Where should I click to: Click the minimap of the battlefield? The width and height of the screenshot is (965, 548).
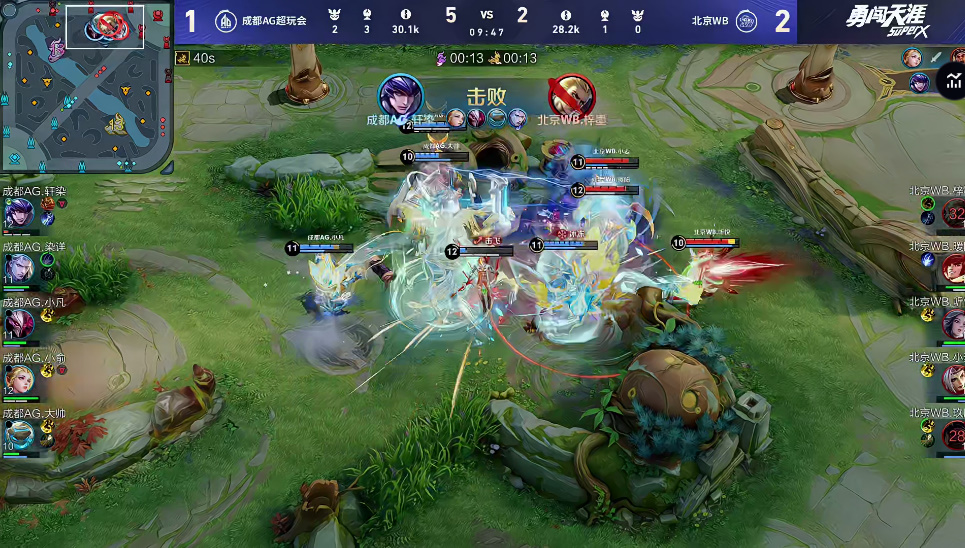pyautogui.click(x=86, y=86)
